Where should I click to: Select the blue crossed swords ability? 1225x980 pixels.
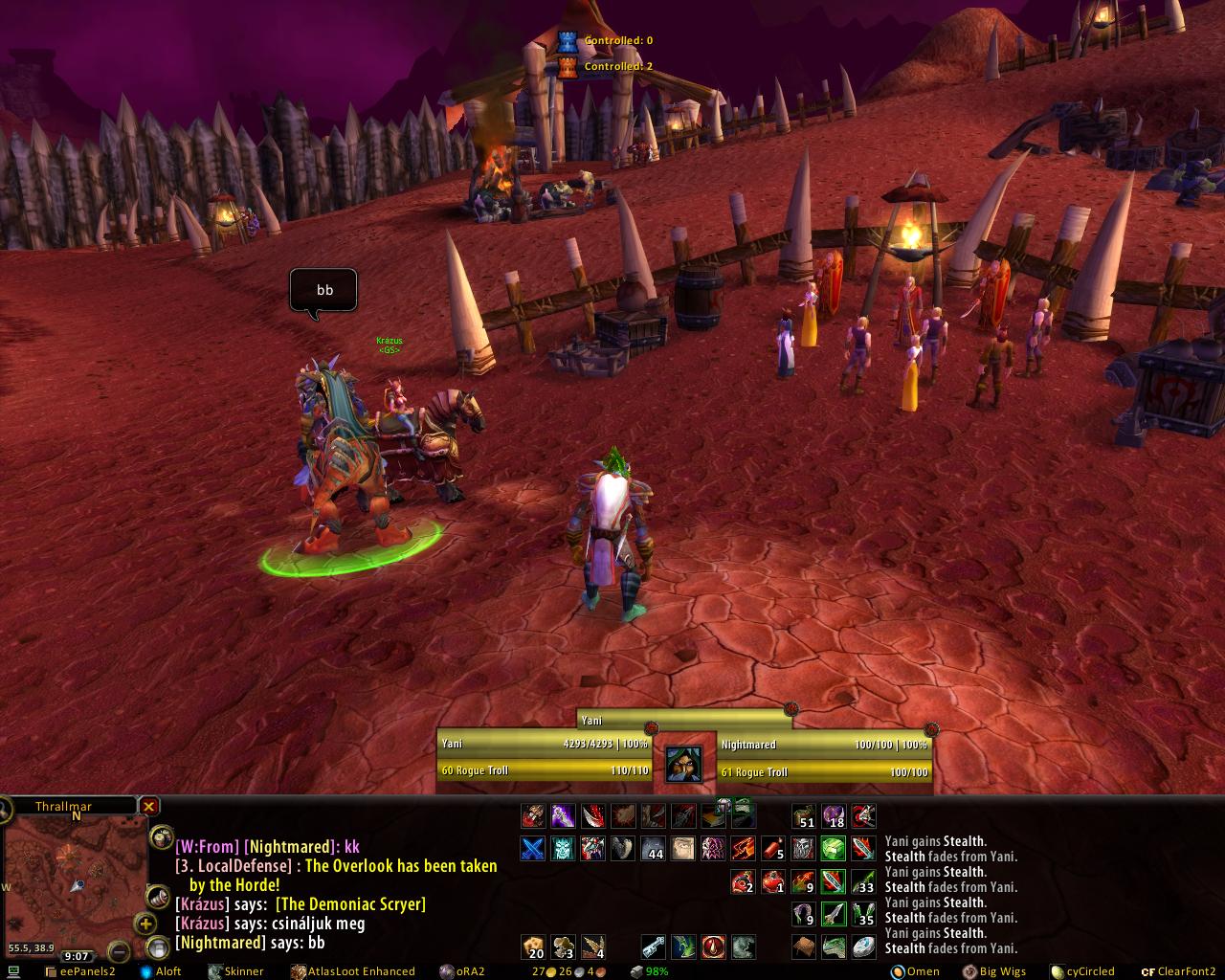533,848
